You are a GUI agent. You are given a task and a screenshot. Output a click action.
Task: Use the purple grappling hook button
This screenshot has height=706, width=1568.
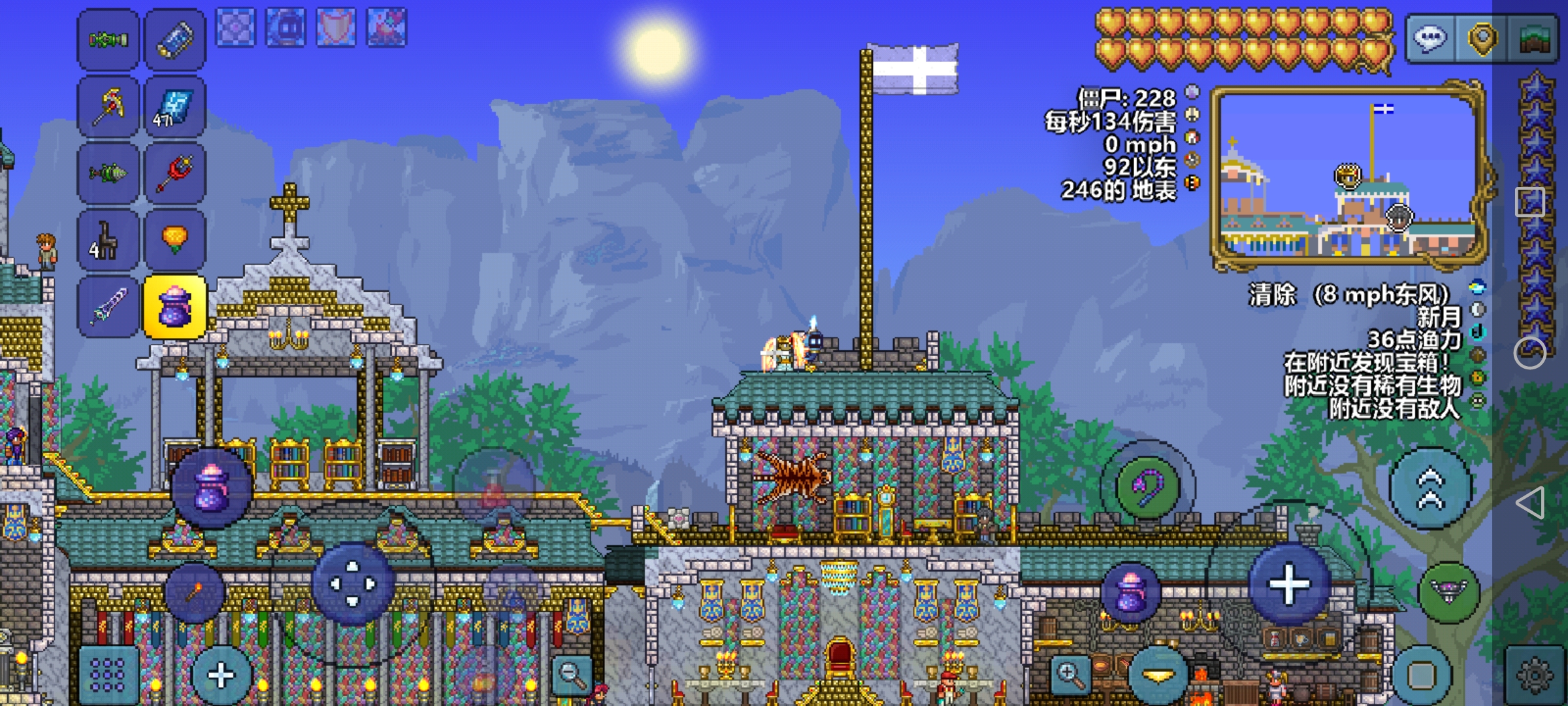click(1147, 487)
